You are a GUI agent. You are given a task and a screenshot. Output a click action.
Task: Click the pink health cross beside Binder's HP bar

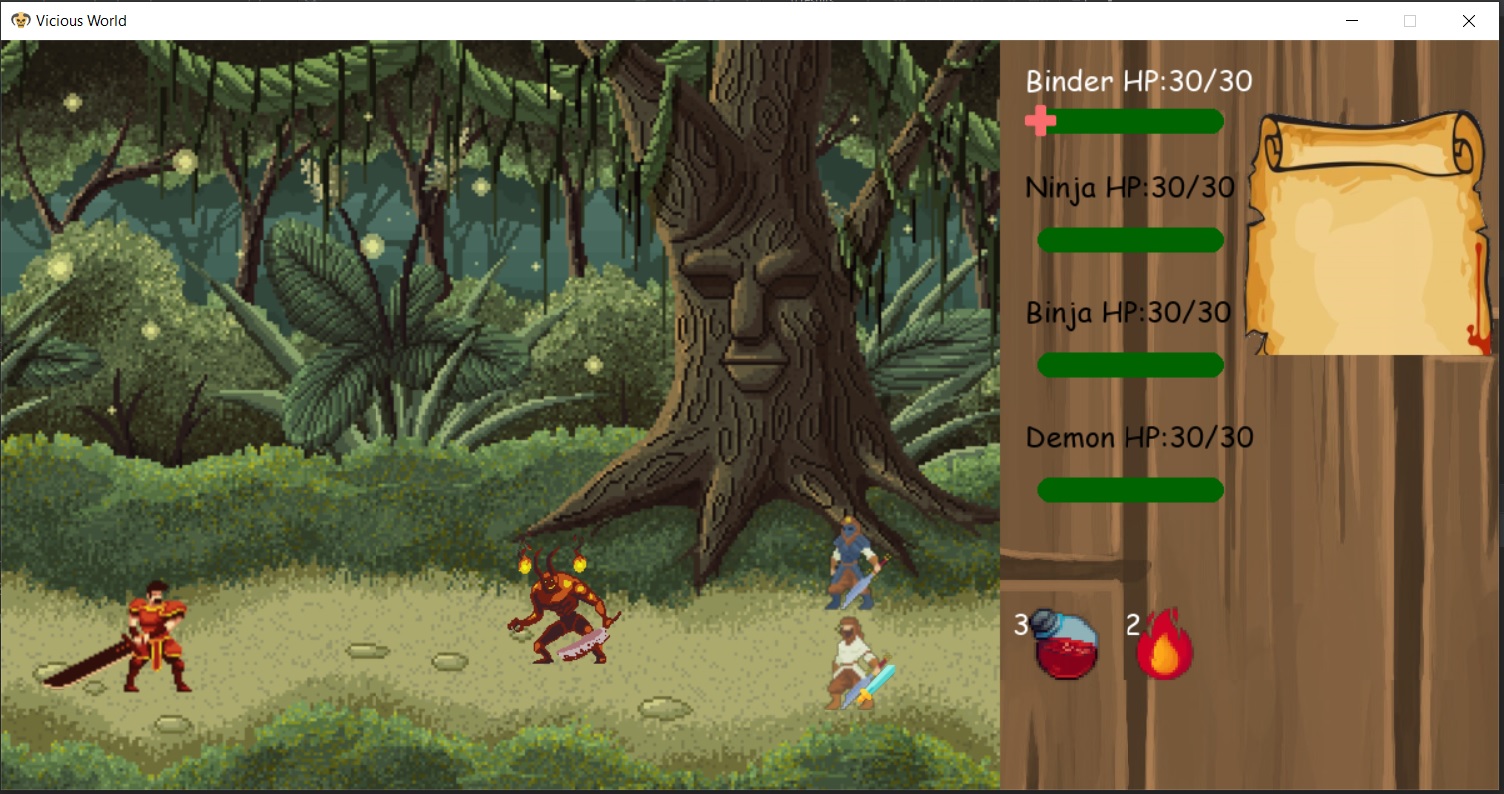[x=1040, y=121]
